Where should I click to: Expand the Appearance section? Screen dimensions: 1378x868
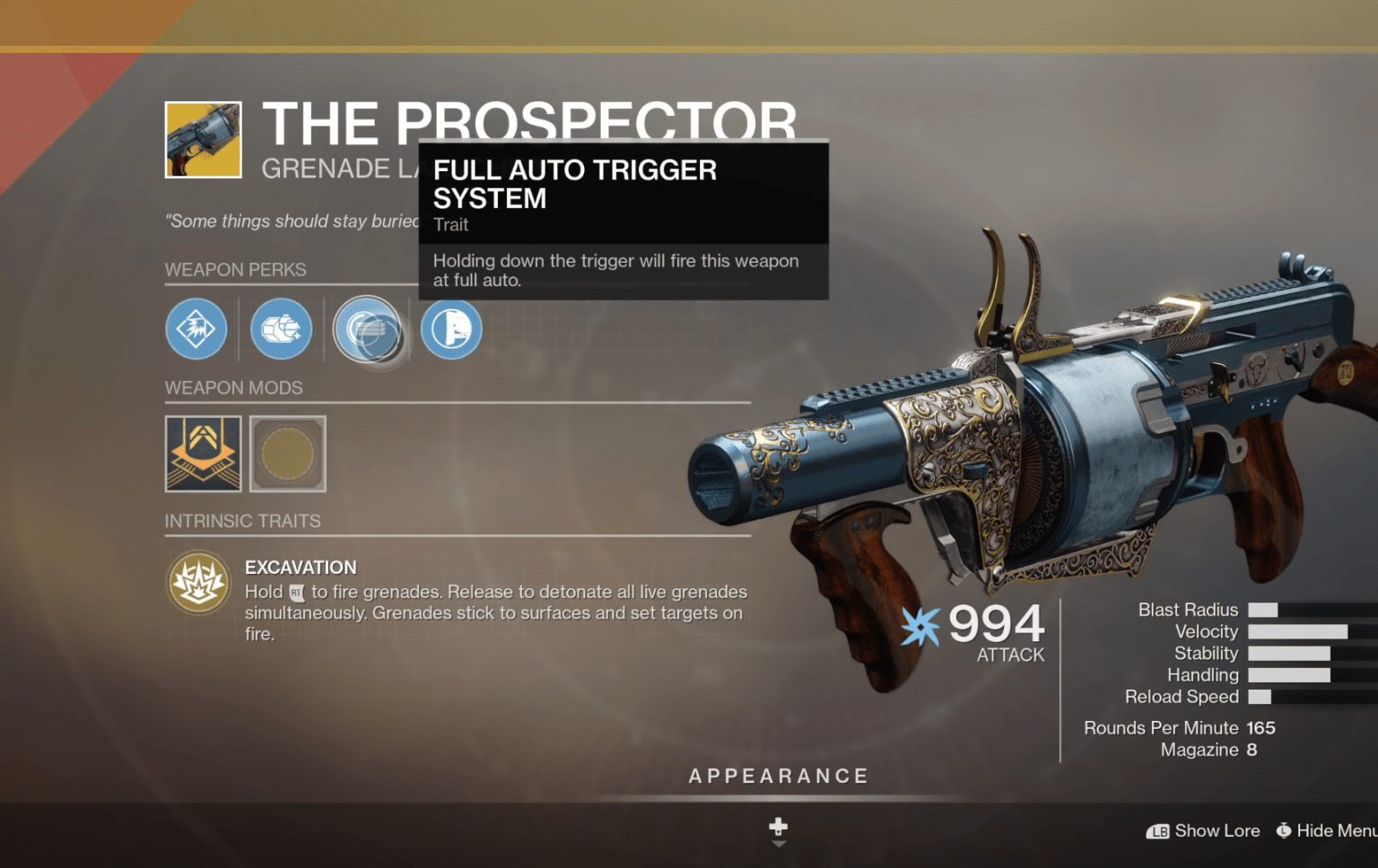(x=778, y=776)
